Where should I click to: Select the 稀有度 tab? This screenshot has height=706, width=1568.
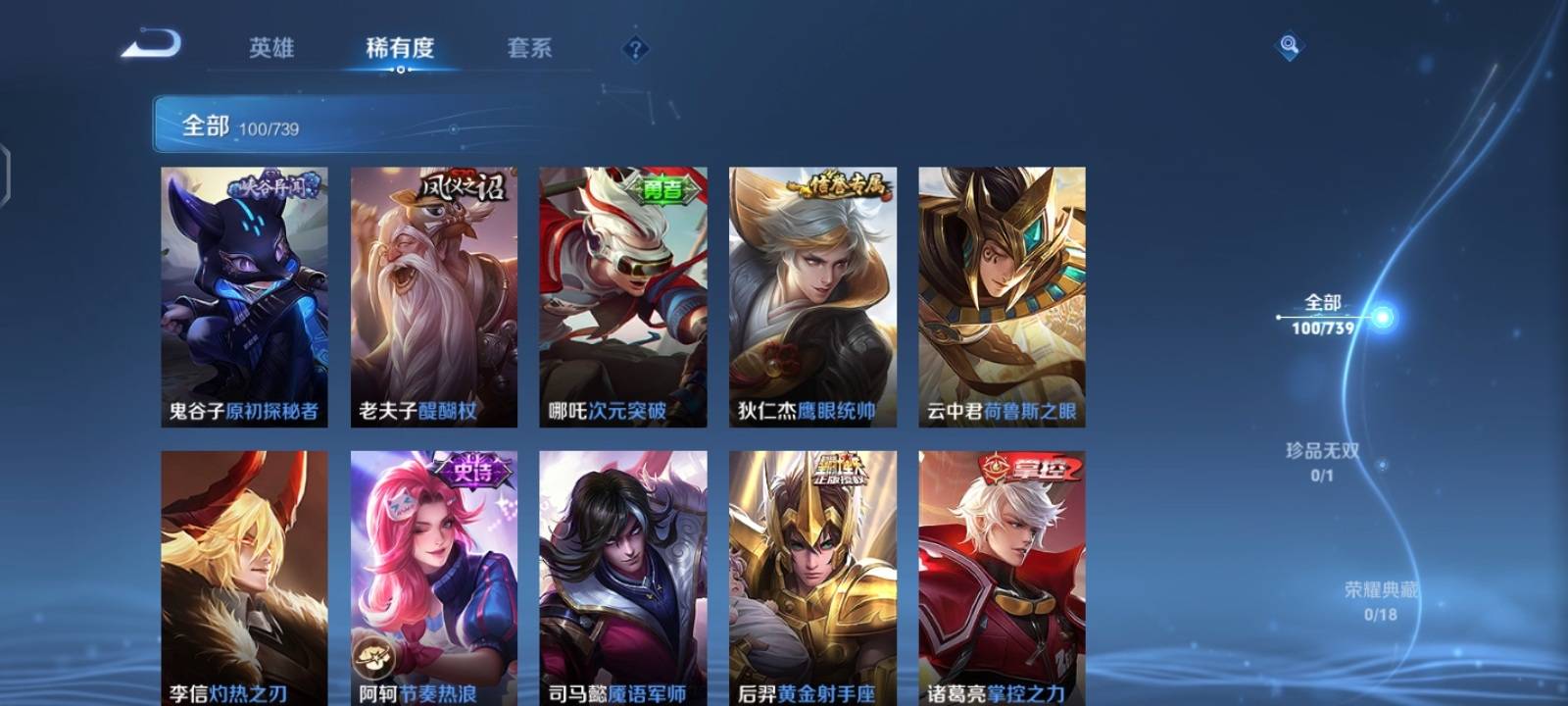tap(400, 48)
